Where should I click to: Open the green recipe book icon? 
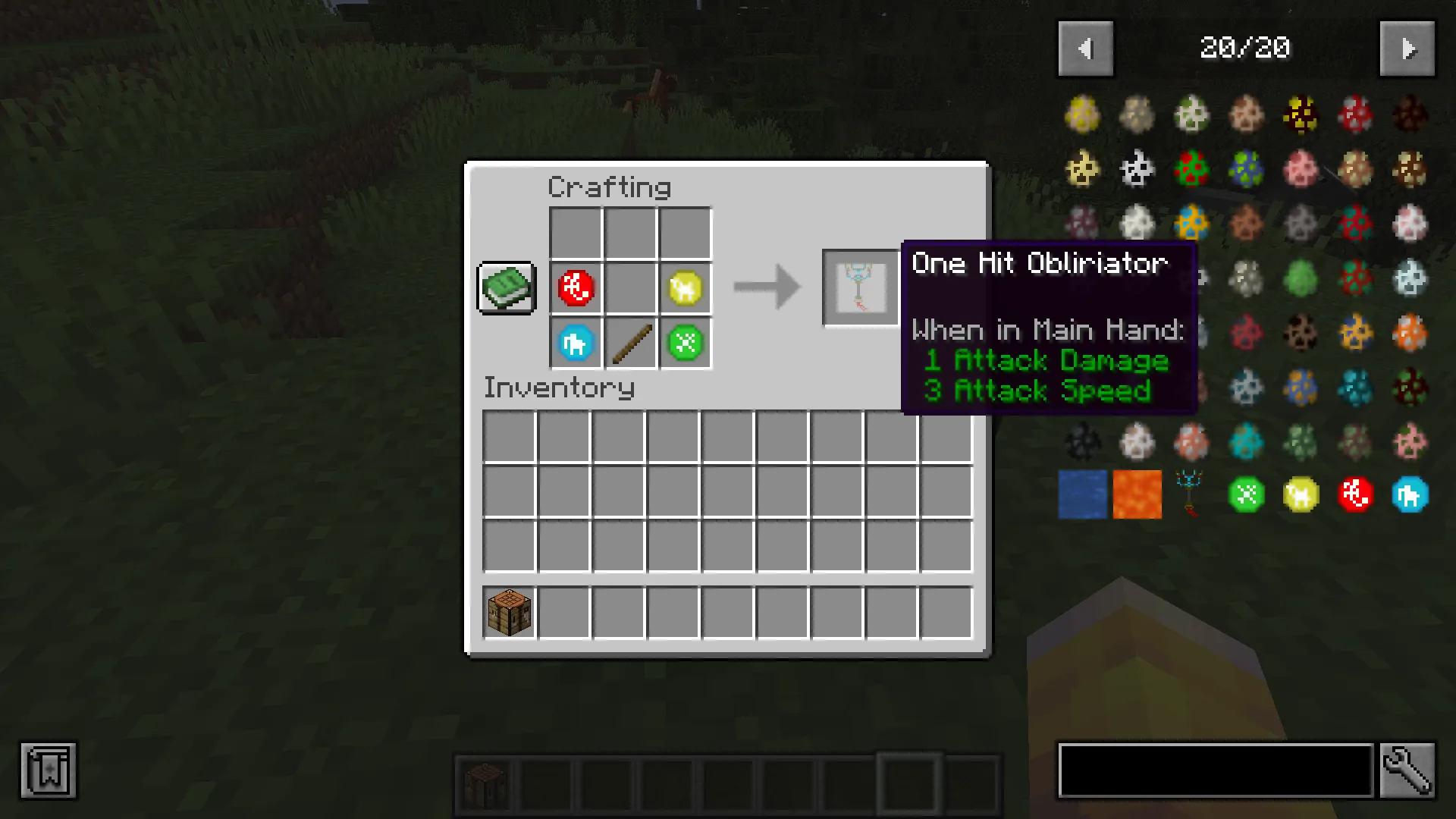[x=505, y=287]
